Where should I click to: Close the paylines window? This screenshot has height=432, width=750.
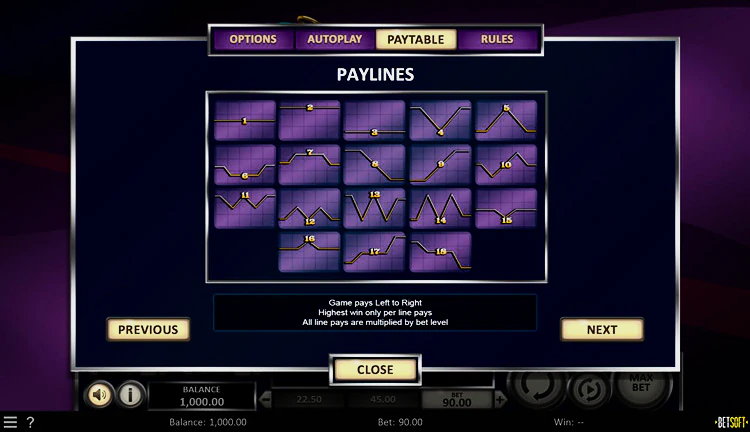[x=375, y=369]
